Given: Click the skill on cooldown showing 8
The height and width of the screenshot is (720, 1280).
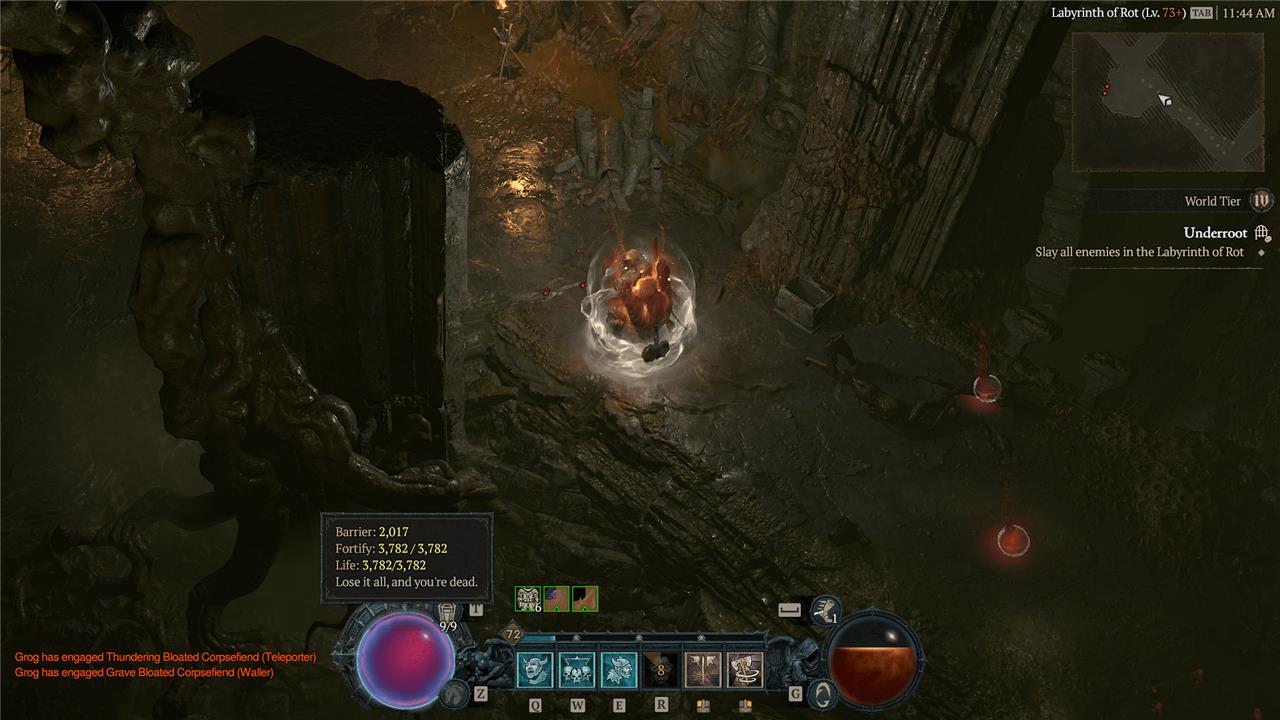Looking at the screenshot, I should pyautogui.click(x=661, y=670).
